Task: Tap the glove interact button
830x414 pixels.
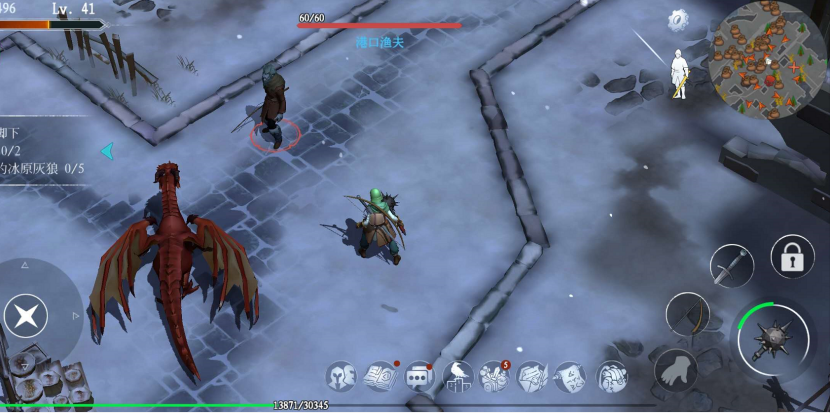Action: [676, 370]
